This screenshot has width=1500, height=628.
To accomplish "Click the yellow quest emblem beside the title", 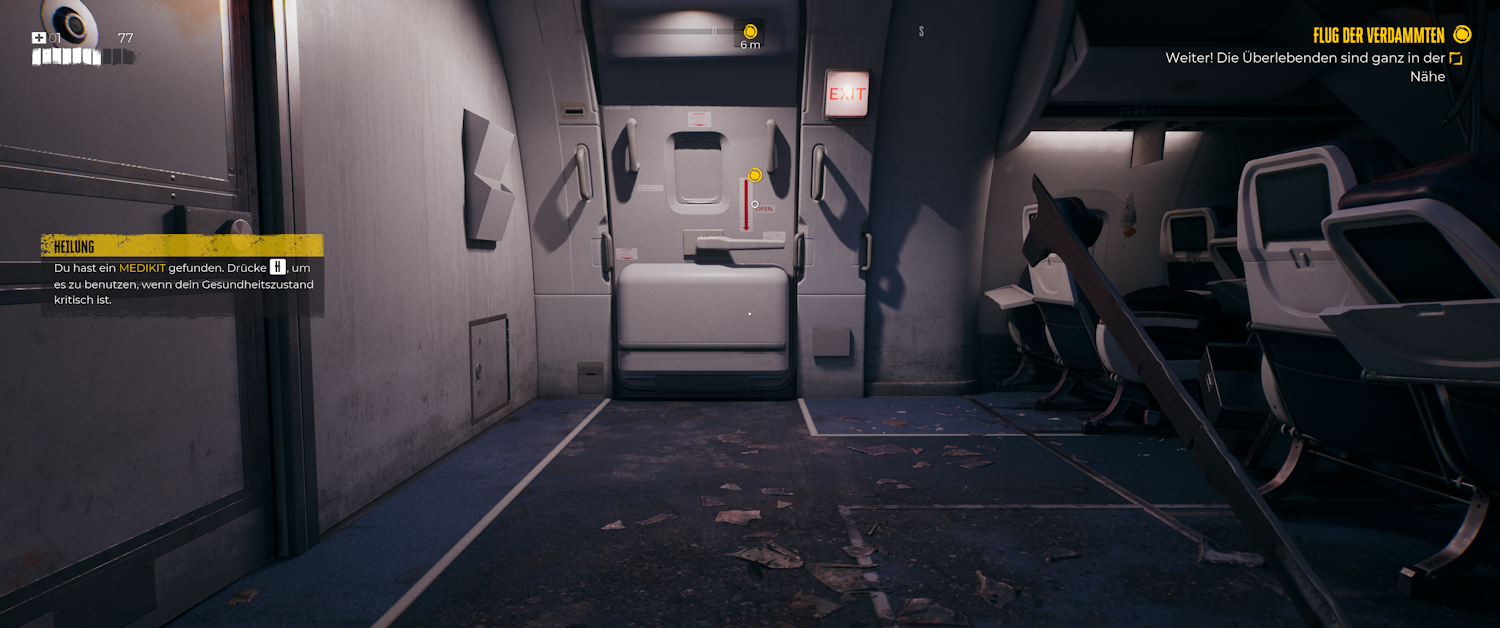I will tap(1462, 35).
